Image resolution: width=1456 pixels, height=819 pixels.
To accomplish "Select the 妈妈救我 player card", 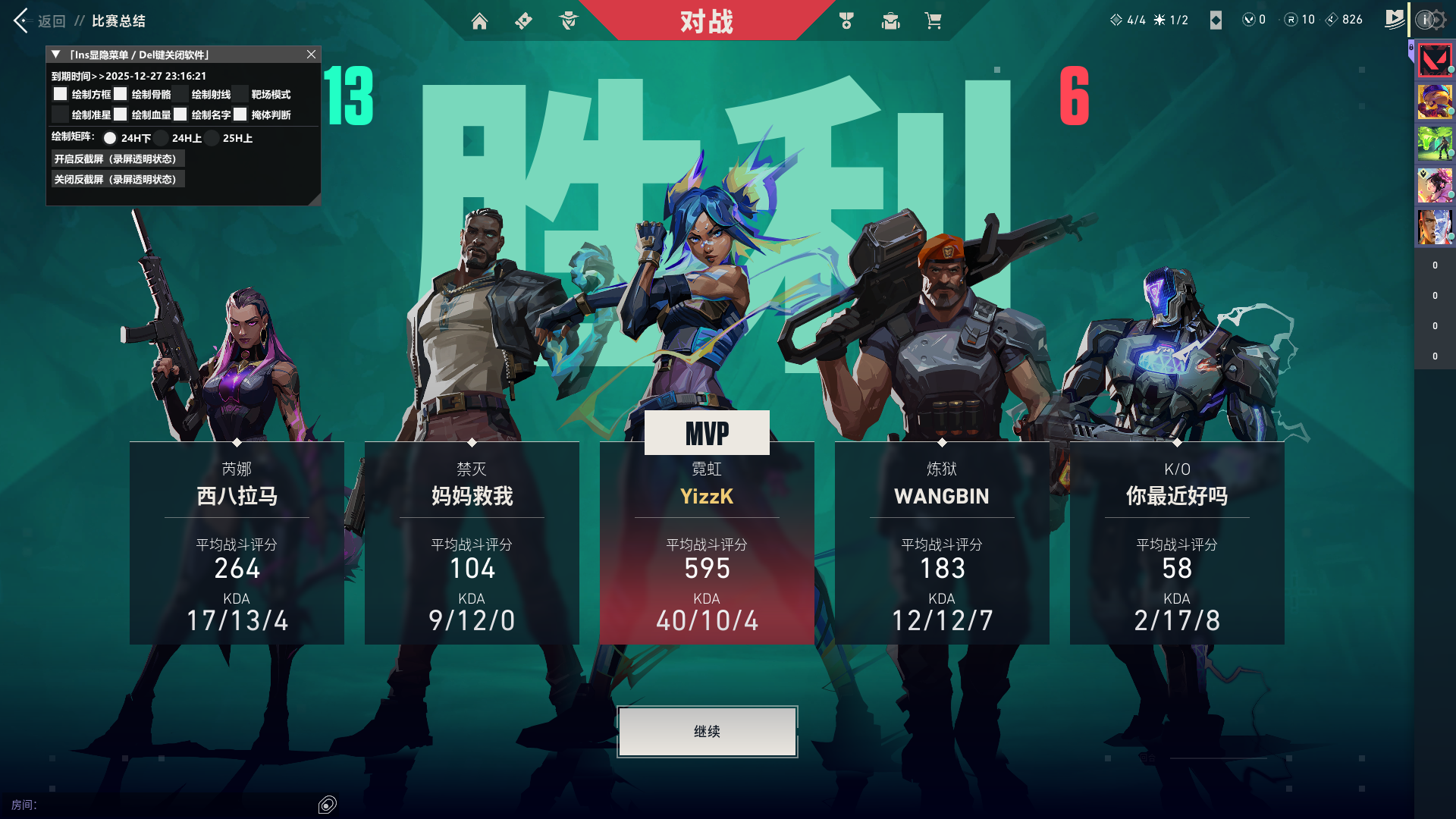I will click(x=472, y=542).
